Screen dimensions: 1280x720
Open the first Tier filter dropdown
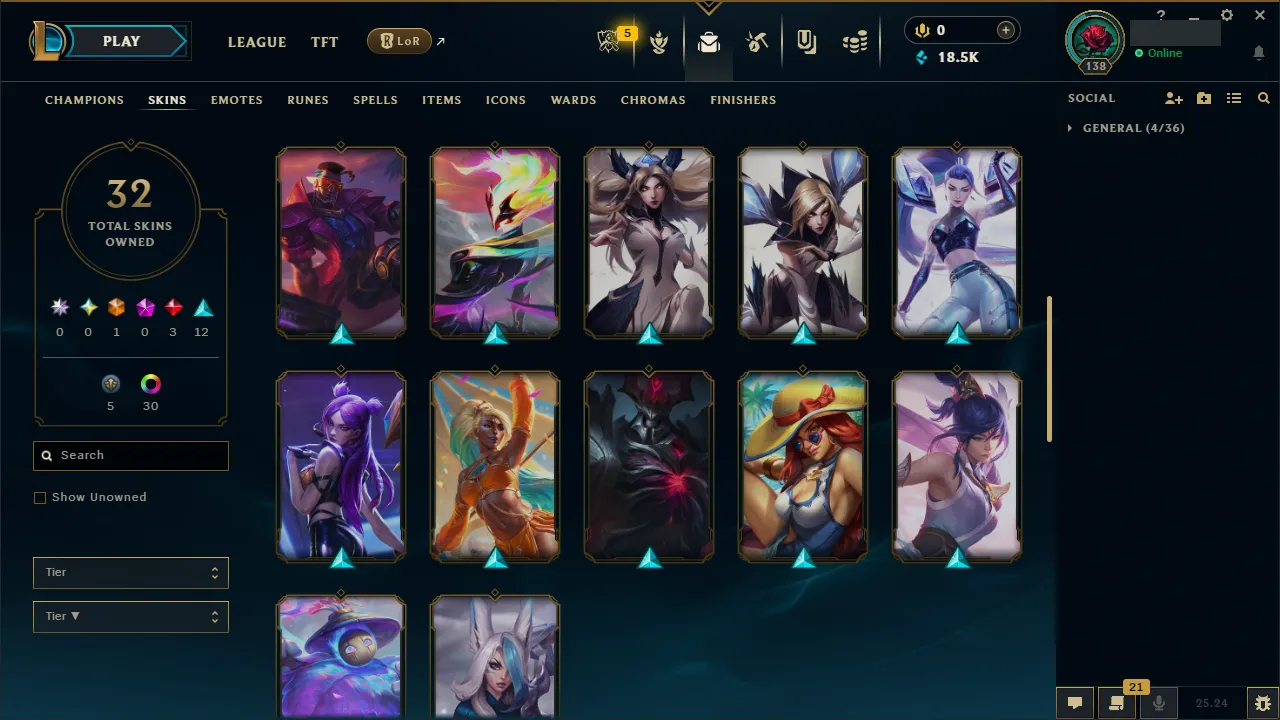pyautogui.click(x=130, y=572)
